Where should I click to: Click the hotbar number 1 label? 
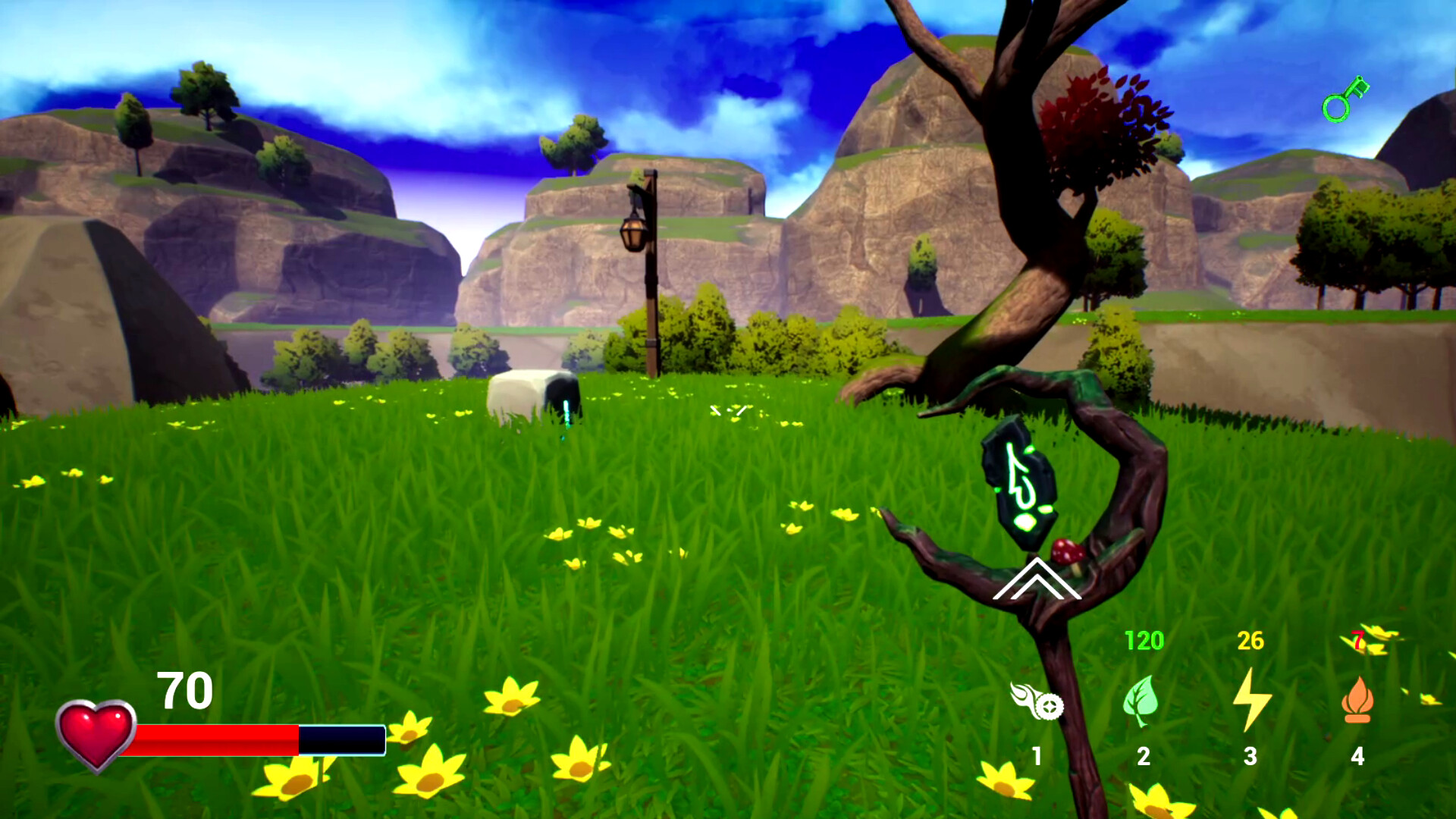point(1036,756)
